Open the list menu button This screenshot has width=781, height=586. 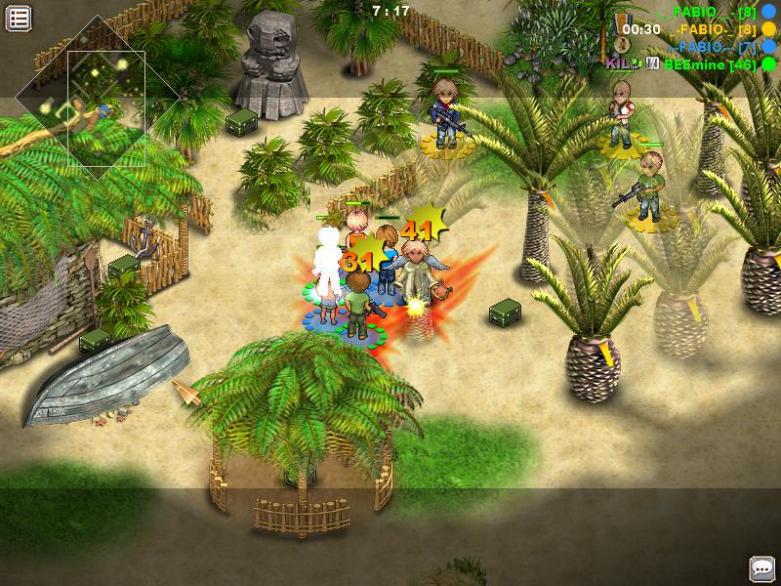(18, 17)
